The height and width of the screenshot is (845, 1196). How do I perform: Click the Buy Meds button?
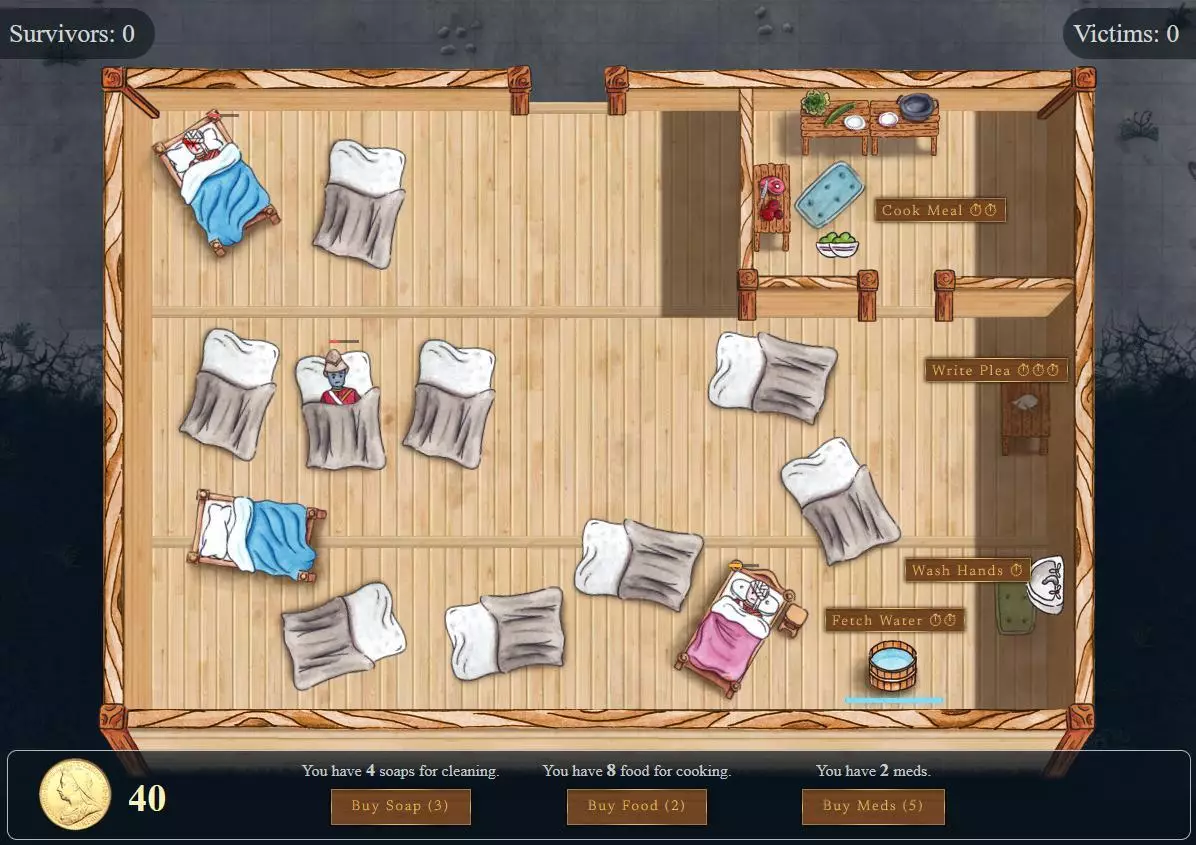[x=872, y=806]
